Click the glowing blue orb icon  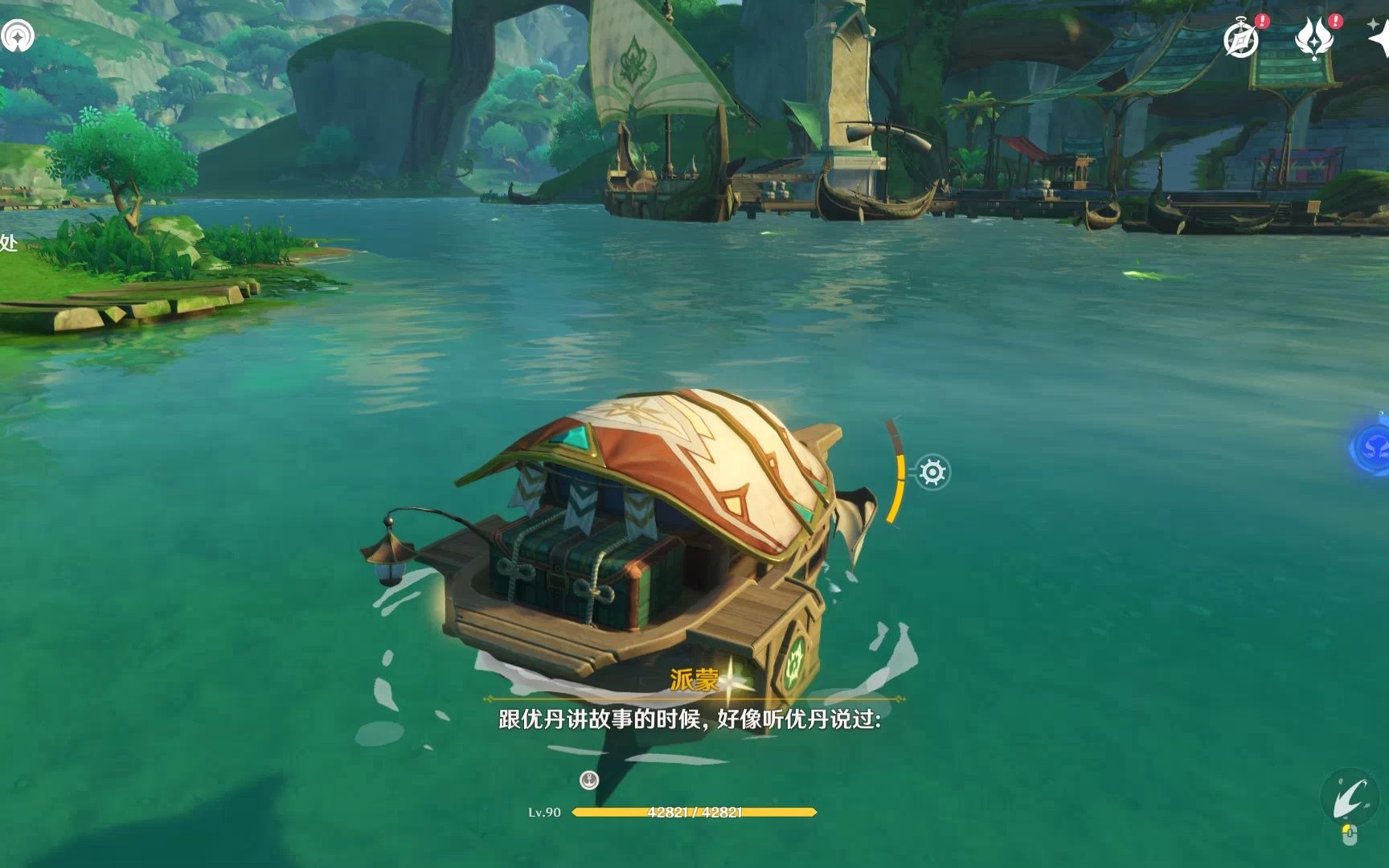pyautogui.click(x=1371, y=446)
